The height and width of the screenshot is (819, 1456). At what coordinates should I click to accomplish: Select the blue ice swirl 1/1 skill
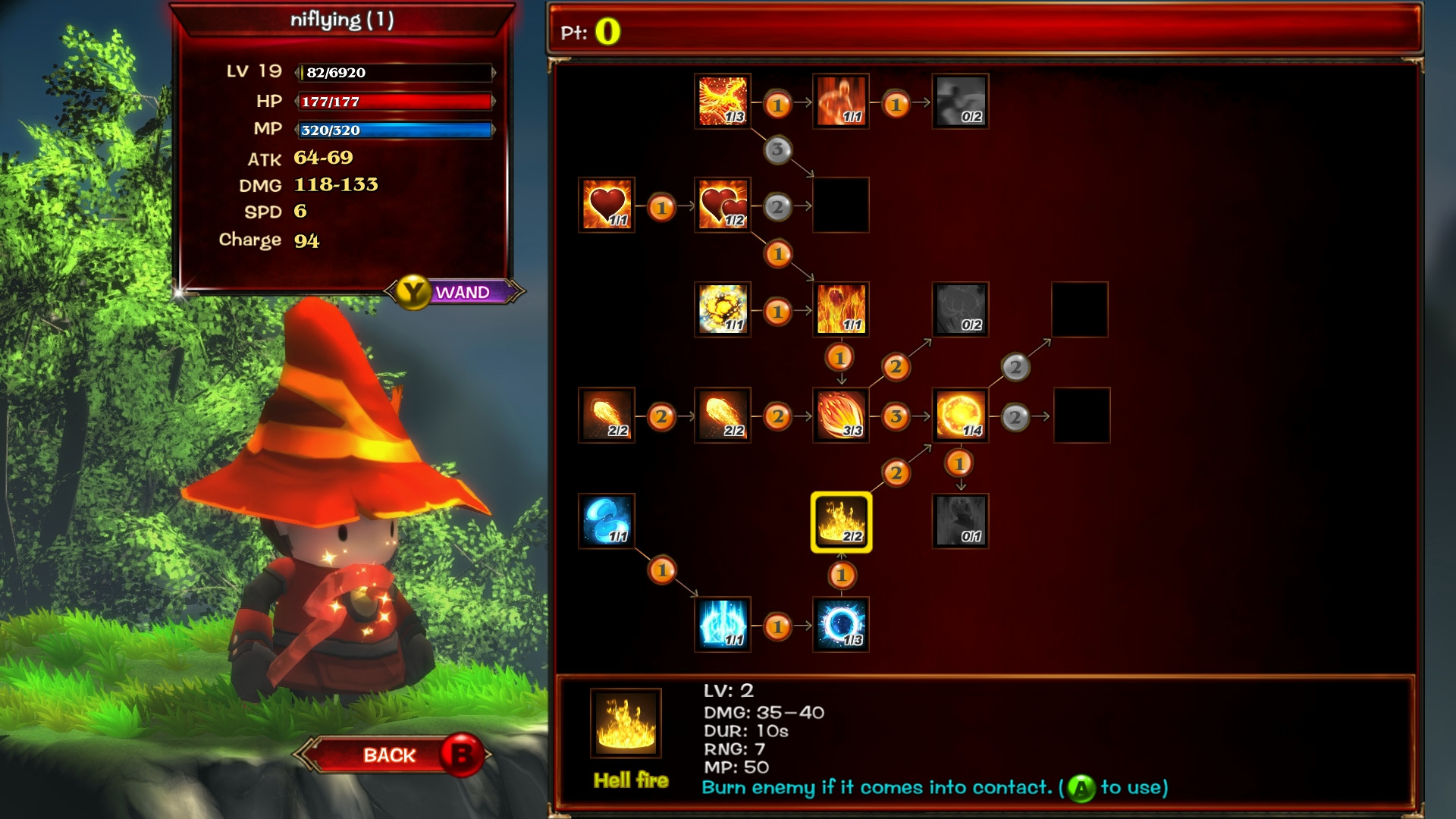point(606,522)
